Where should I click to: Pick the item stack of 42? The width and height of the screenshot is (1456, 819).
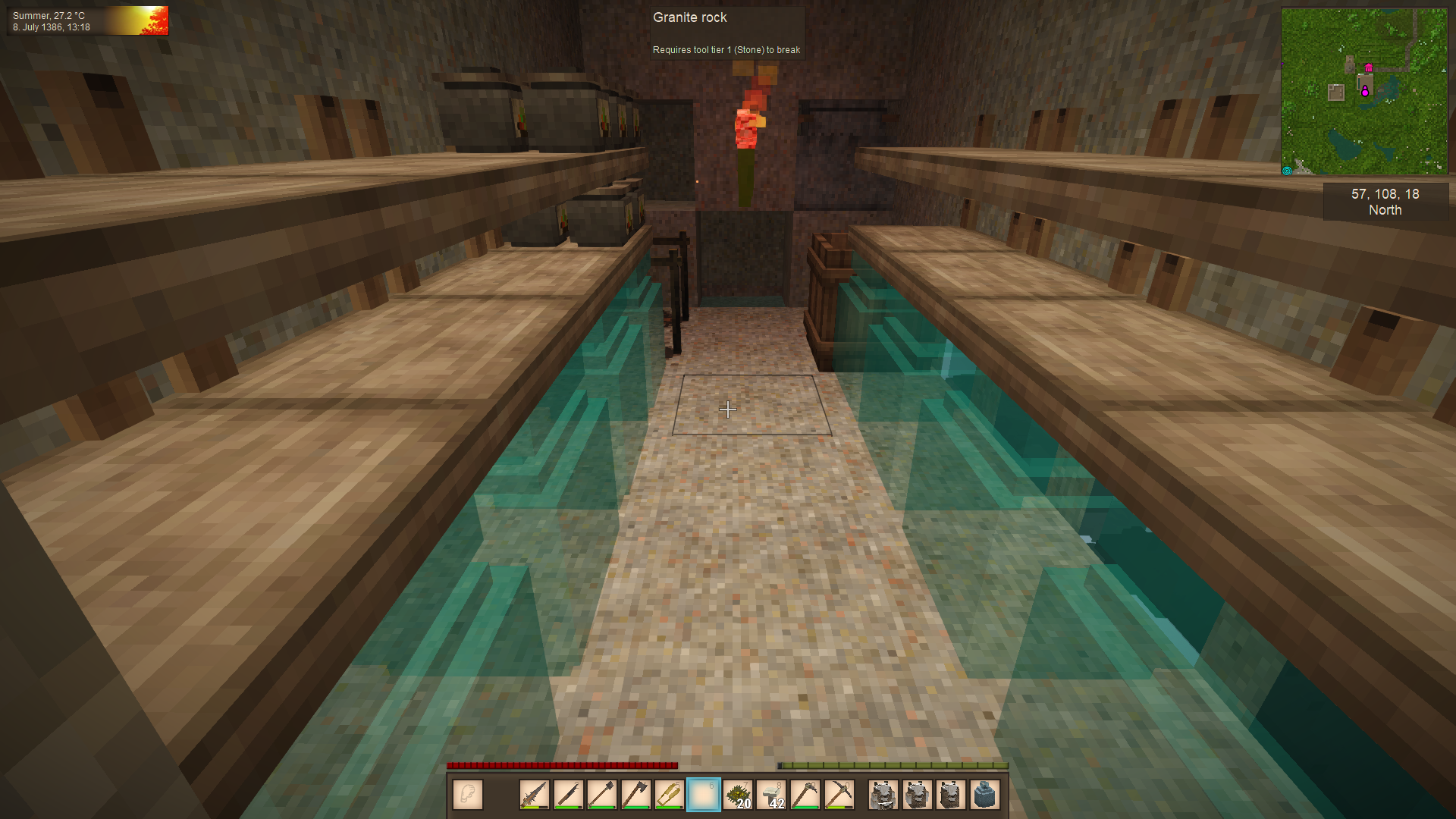point(771,795)
